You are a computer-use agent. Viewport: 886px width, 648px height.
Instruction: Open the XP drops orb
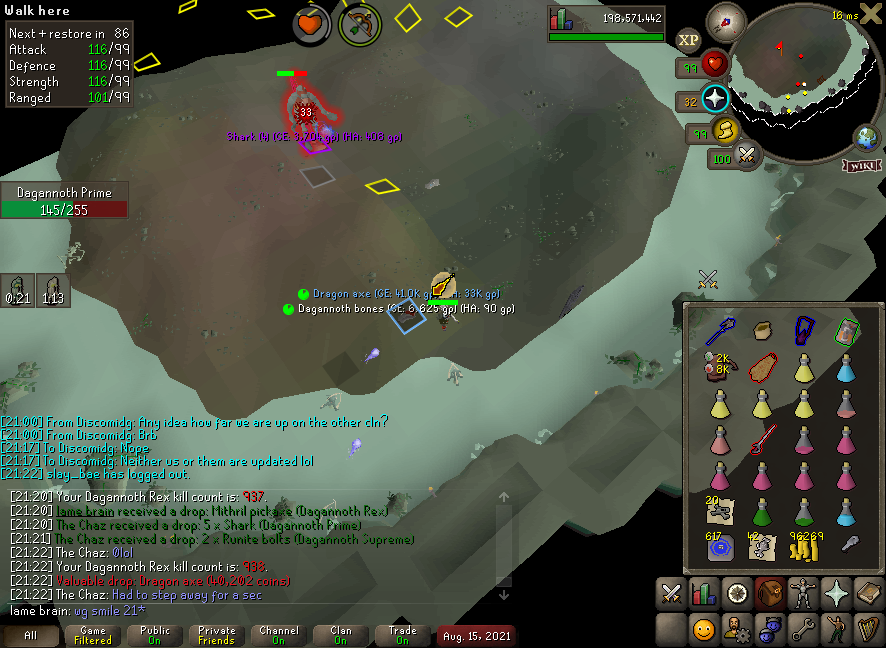point(688,40)
